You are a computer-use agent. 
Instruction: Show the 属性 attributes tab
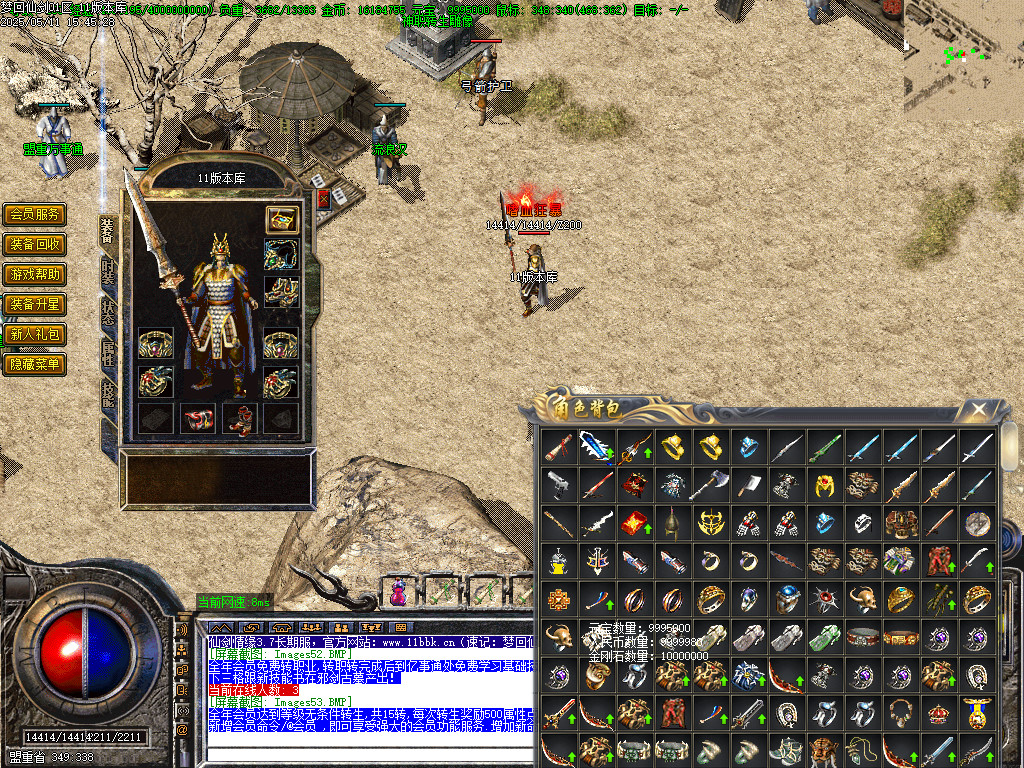pyautogui.click(x=108, y=354)
